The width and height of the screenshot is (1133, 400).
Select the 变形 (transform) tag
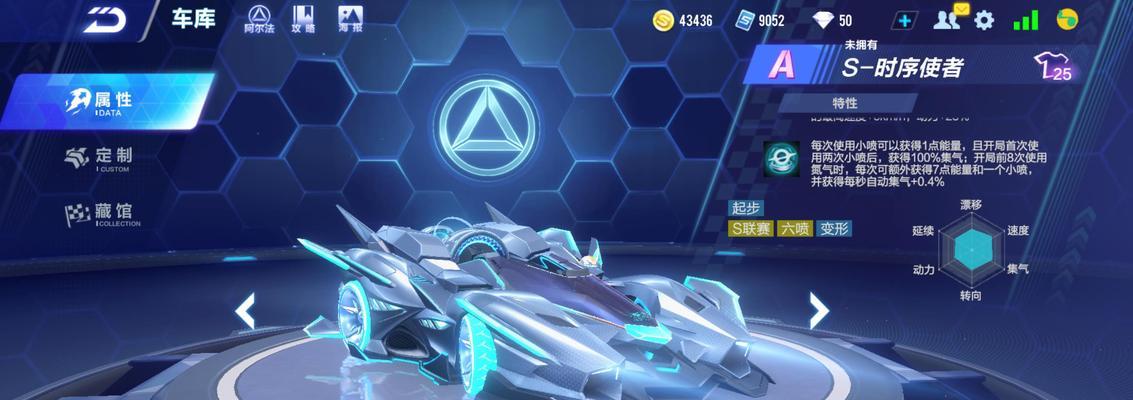pyautogui.click(x=834, y=228)
